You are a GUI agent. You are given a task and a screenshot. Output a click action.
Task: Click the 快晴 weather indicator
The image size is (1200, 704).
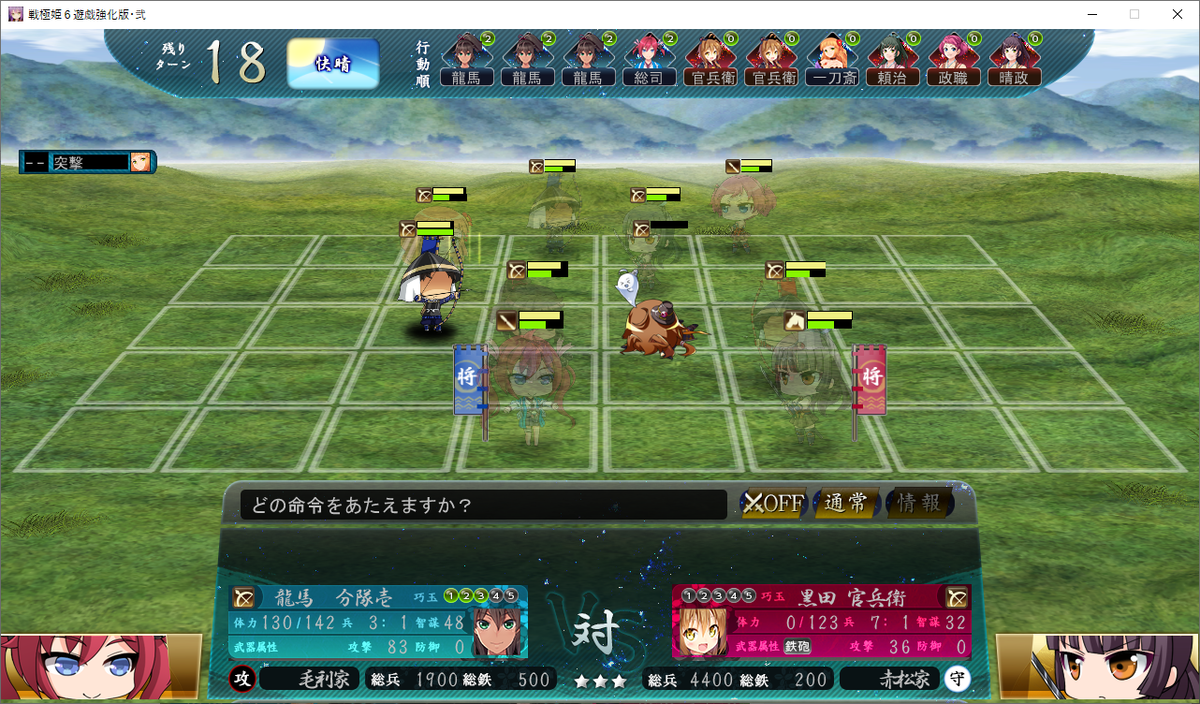[x=333, y=63]
